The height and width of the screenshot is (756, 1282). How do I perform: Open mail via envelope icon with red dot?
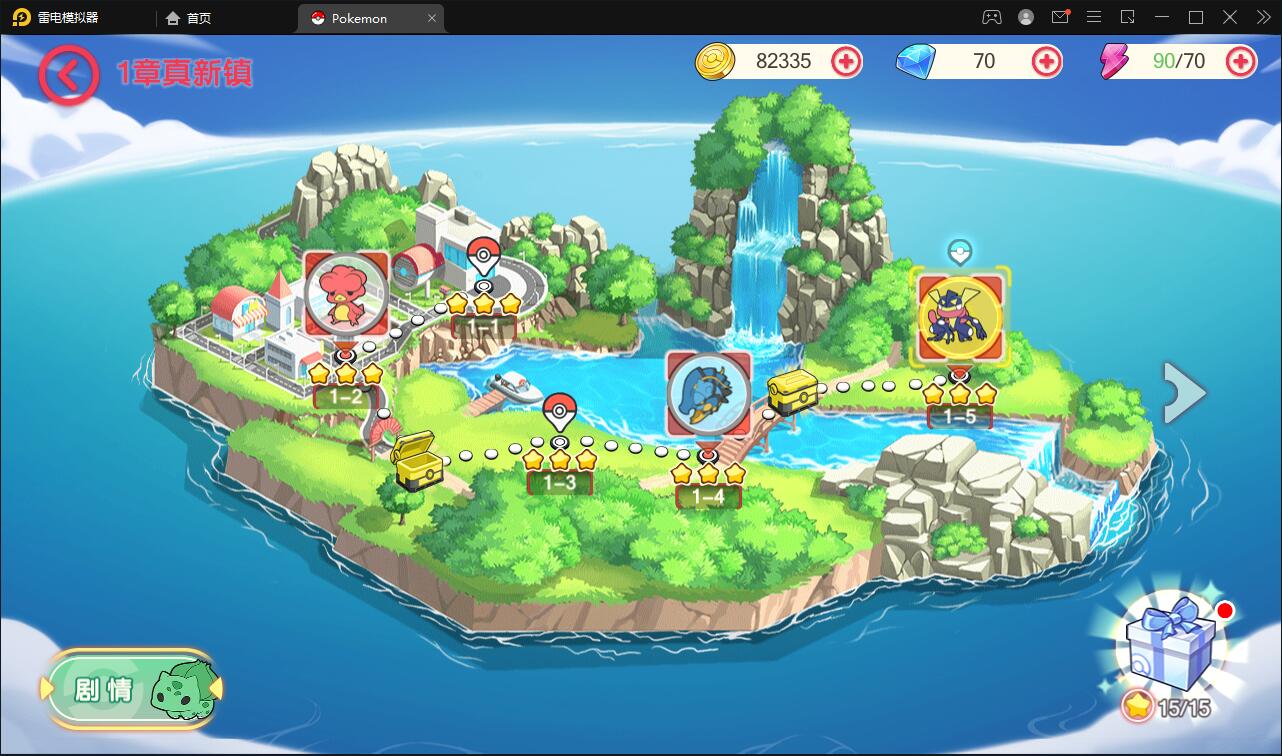pyautogui.click(x=1060, y=16)
